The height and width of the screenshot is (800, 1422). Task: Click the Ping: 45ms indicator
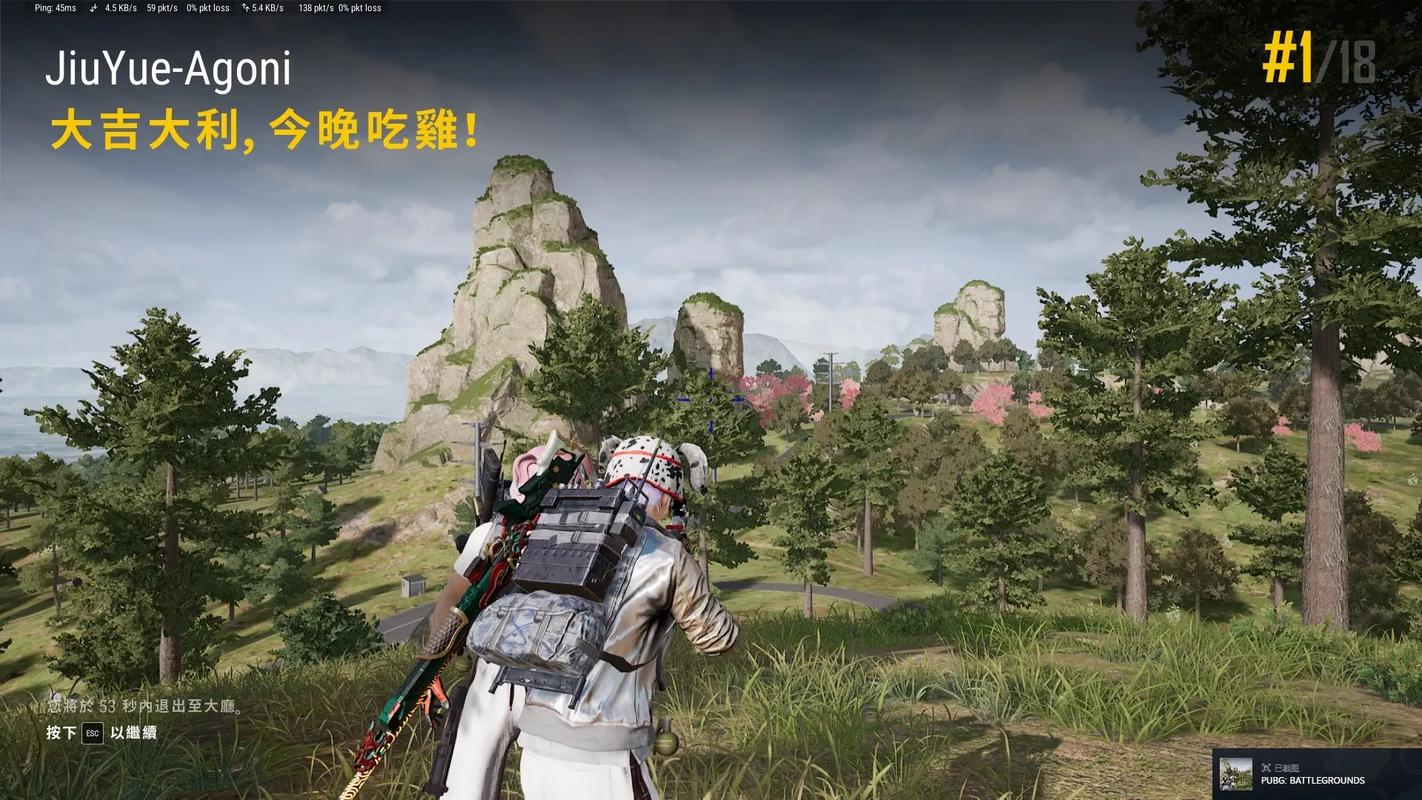[x=55, y=8]
